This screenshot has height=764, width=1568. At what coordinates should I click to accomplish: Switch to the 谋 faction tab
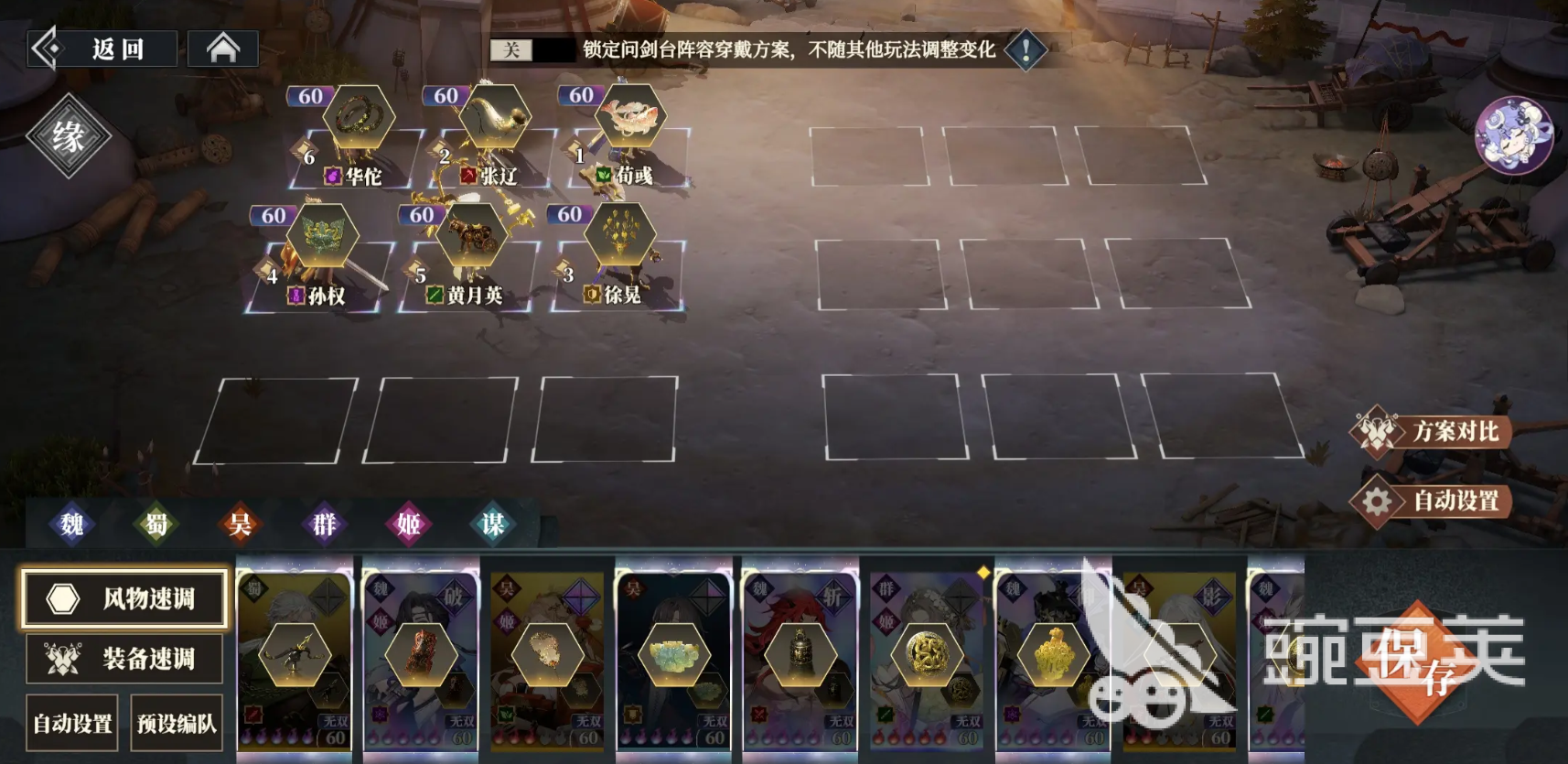pos(491,525)
